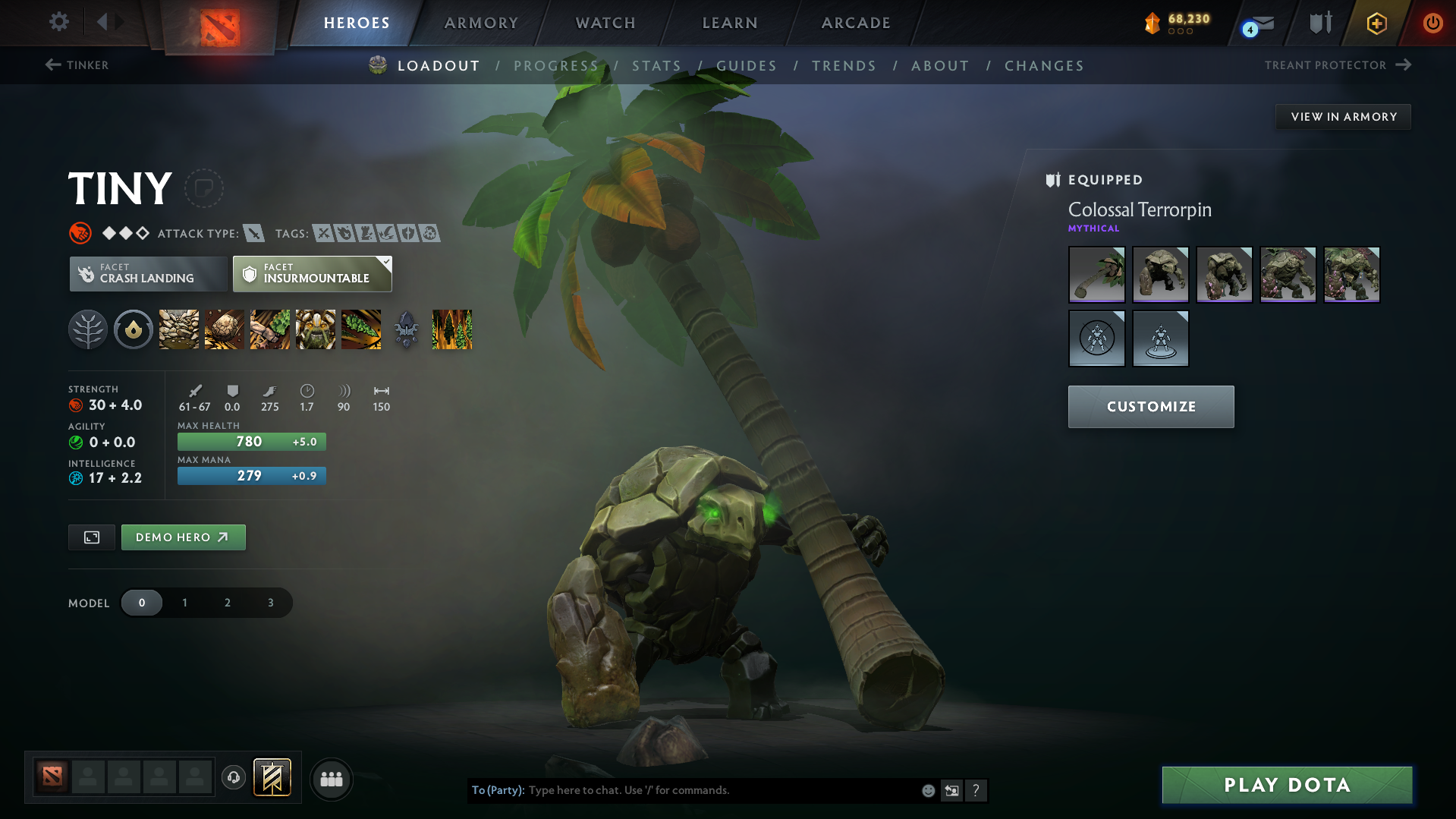Click the CUSTOMIZE button
This screenshot has width=1456, height=819.
click(1150, 406)
